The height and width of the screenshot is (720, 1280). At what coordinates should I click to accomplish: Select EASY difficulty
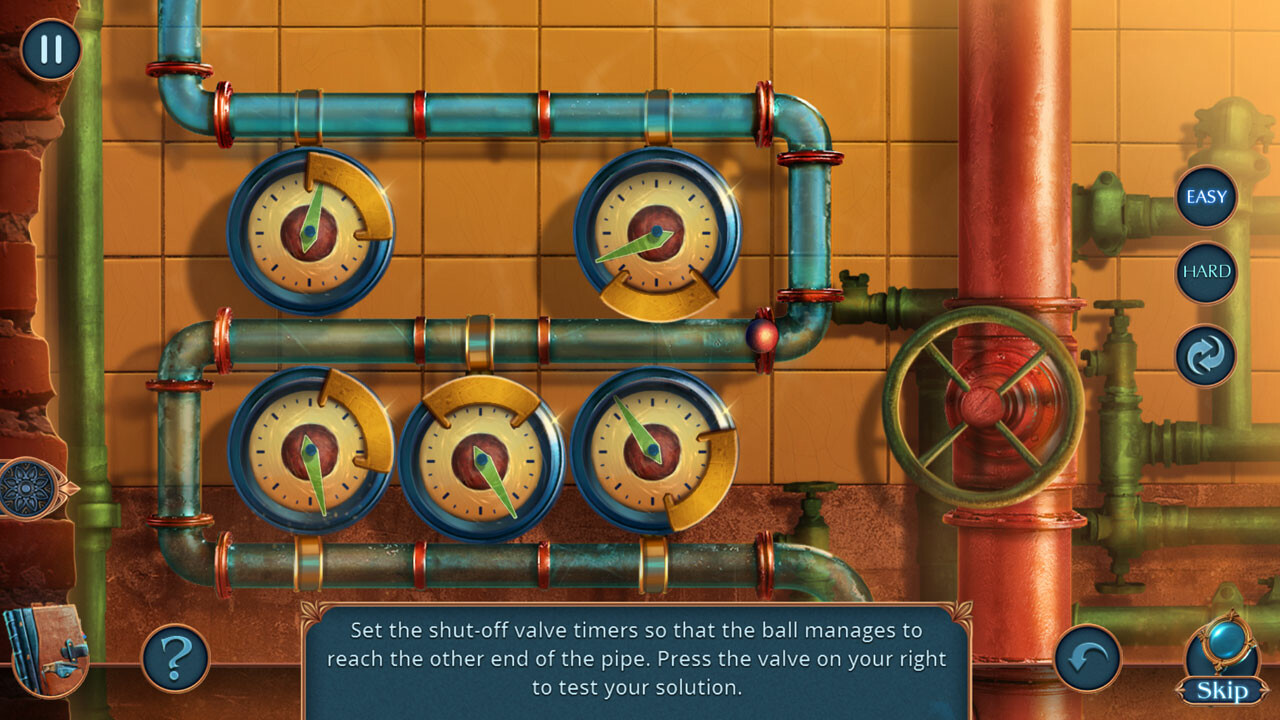[1205, 196]
